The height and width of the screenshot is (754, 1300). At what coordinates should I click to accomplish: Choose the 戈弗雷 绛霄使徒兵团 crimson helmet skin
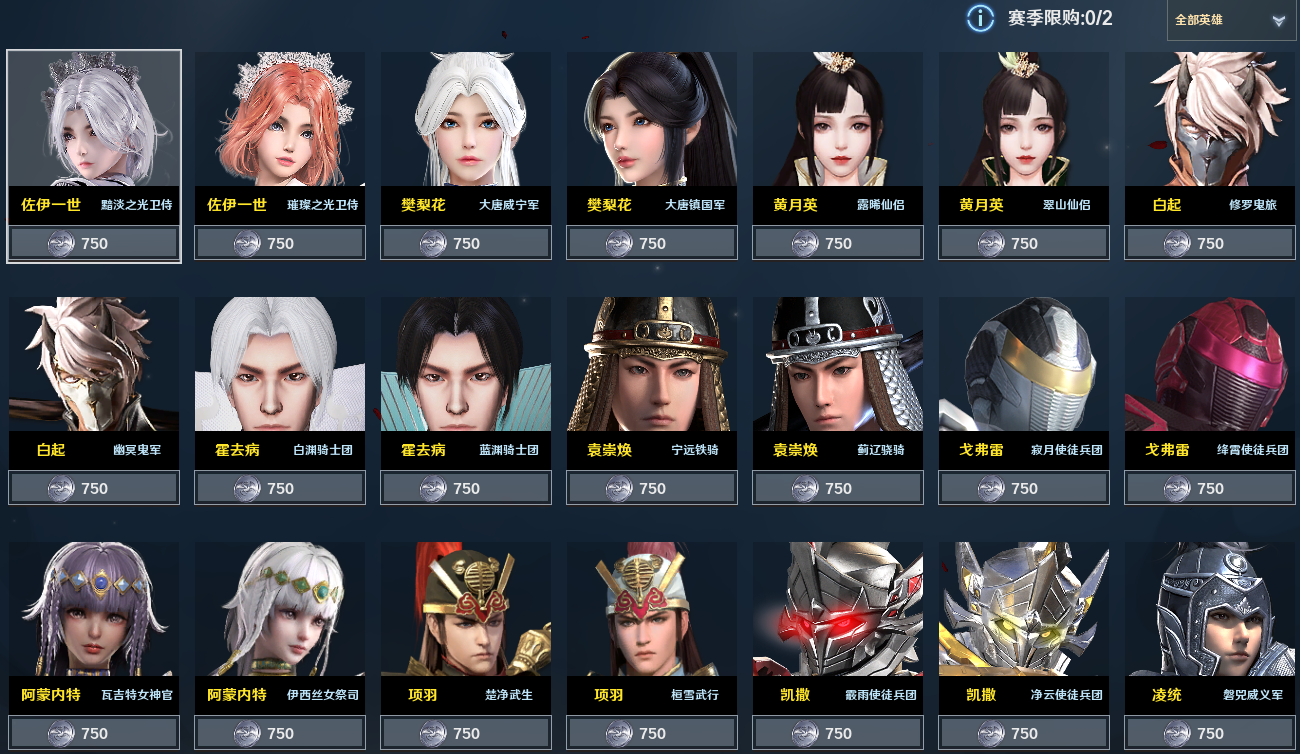point(1210,365)
